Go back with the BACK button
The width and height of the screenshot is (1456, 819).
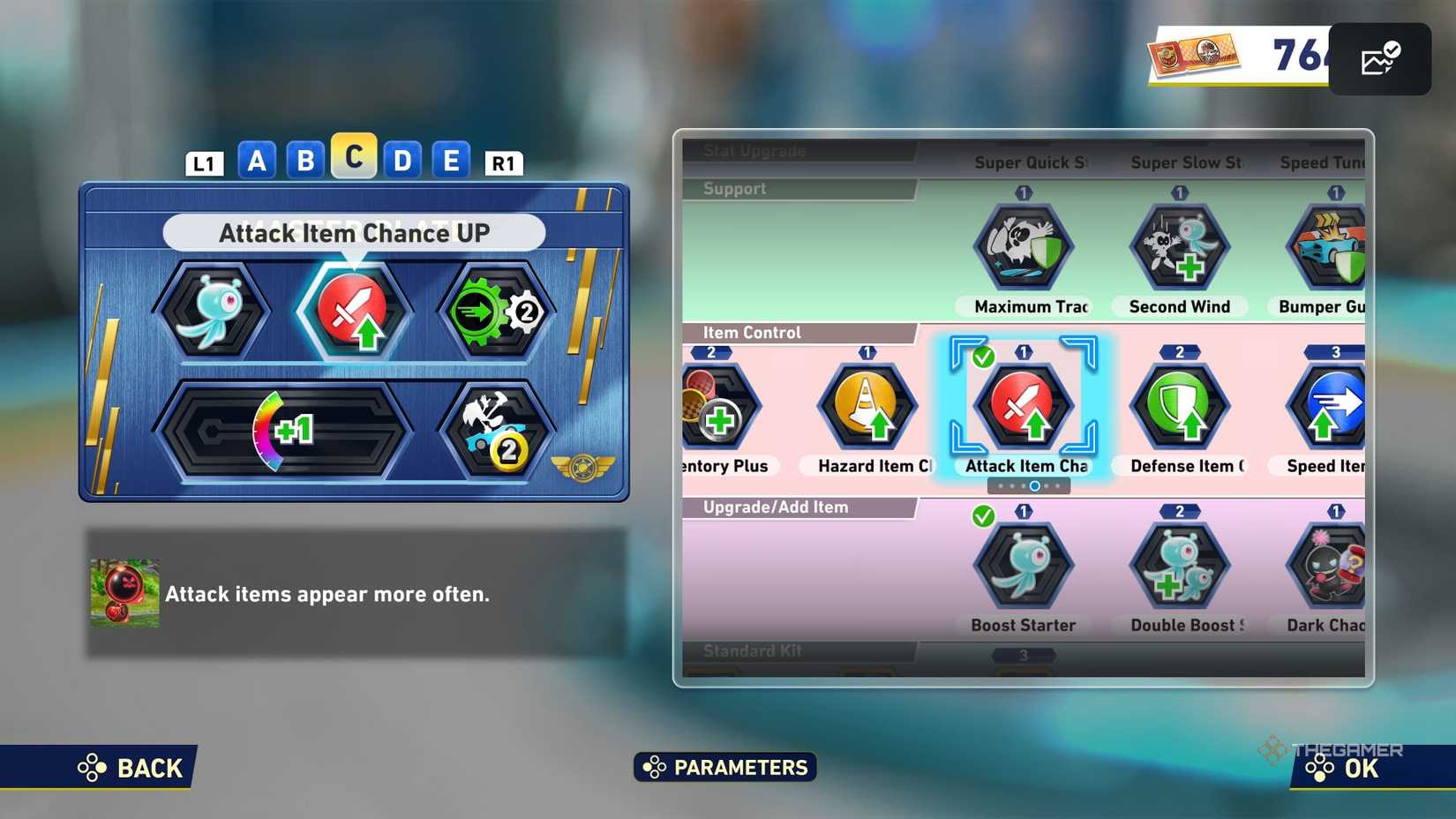pyautogui.click(x=132, y=768)
